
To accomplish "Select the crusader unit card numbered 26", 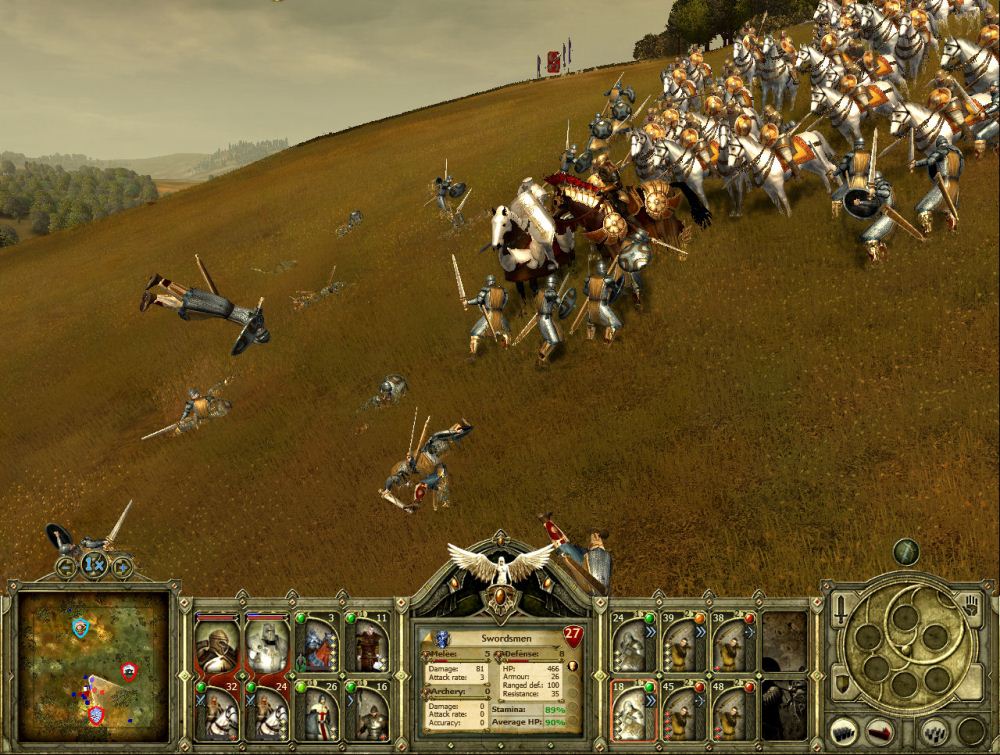I will 317,711.
